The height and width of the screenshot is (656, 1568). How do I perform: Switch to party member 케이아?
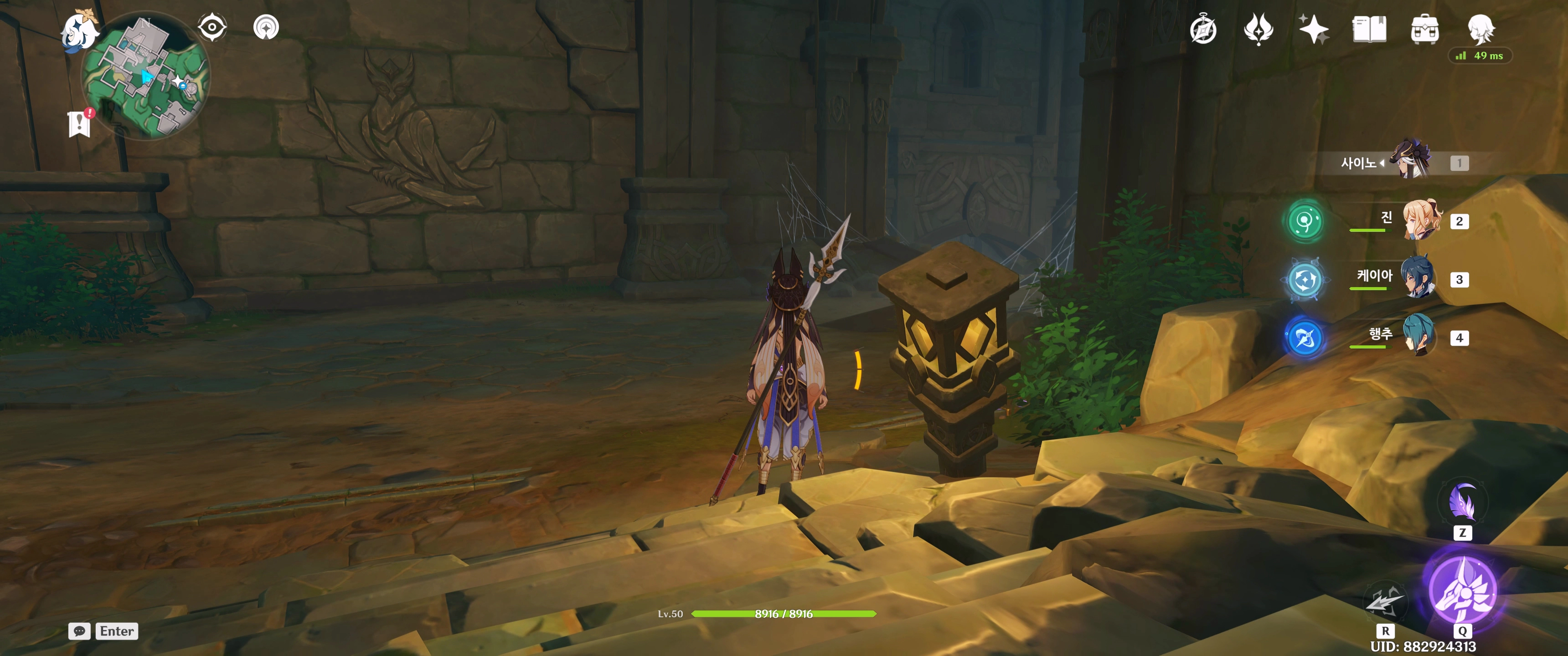click(x=1419, y=279)
